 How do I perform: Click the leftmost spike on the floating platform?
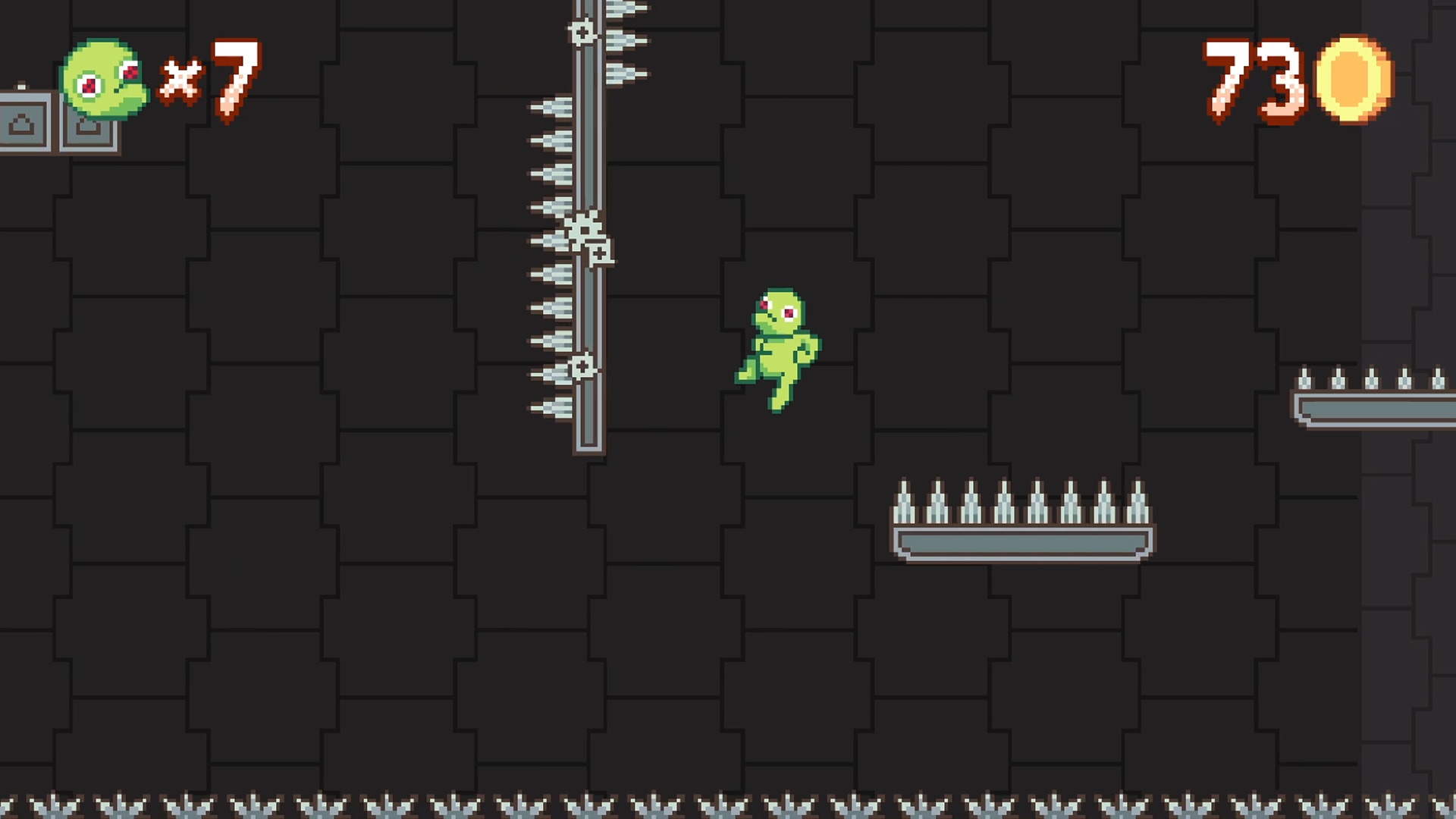(904, 500)
